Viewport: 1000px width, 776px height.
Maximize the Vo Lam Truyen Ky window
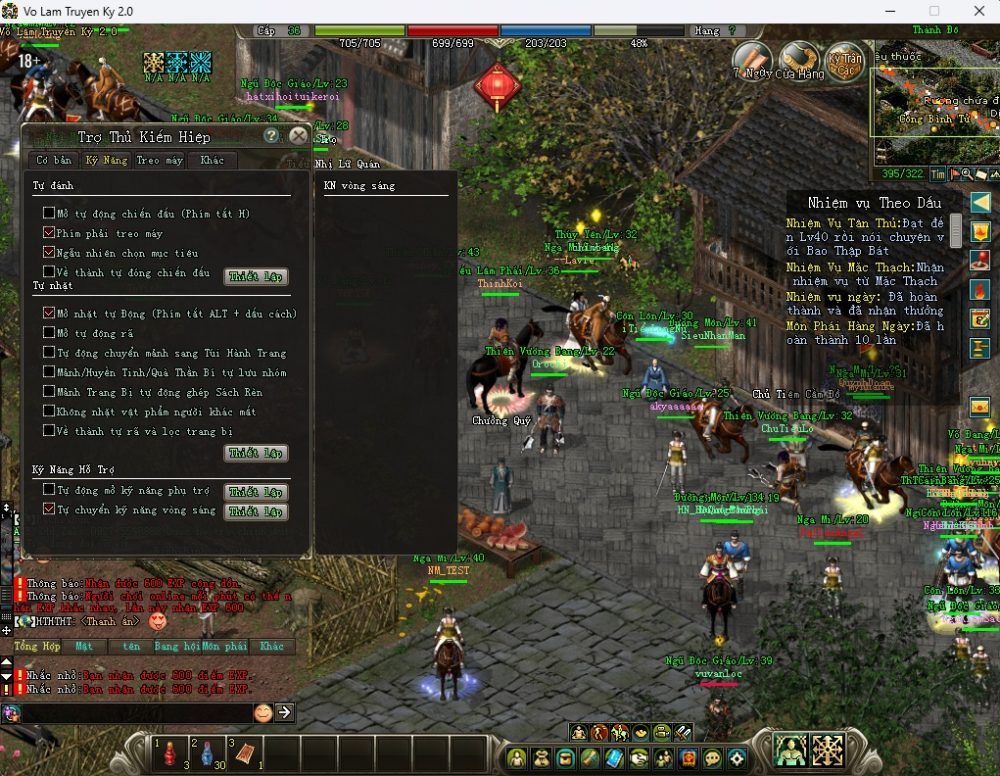click(934, 11)
